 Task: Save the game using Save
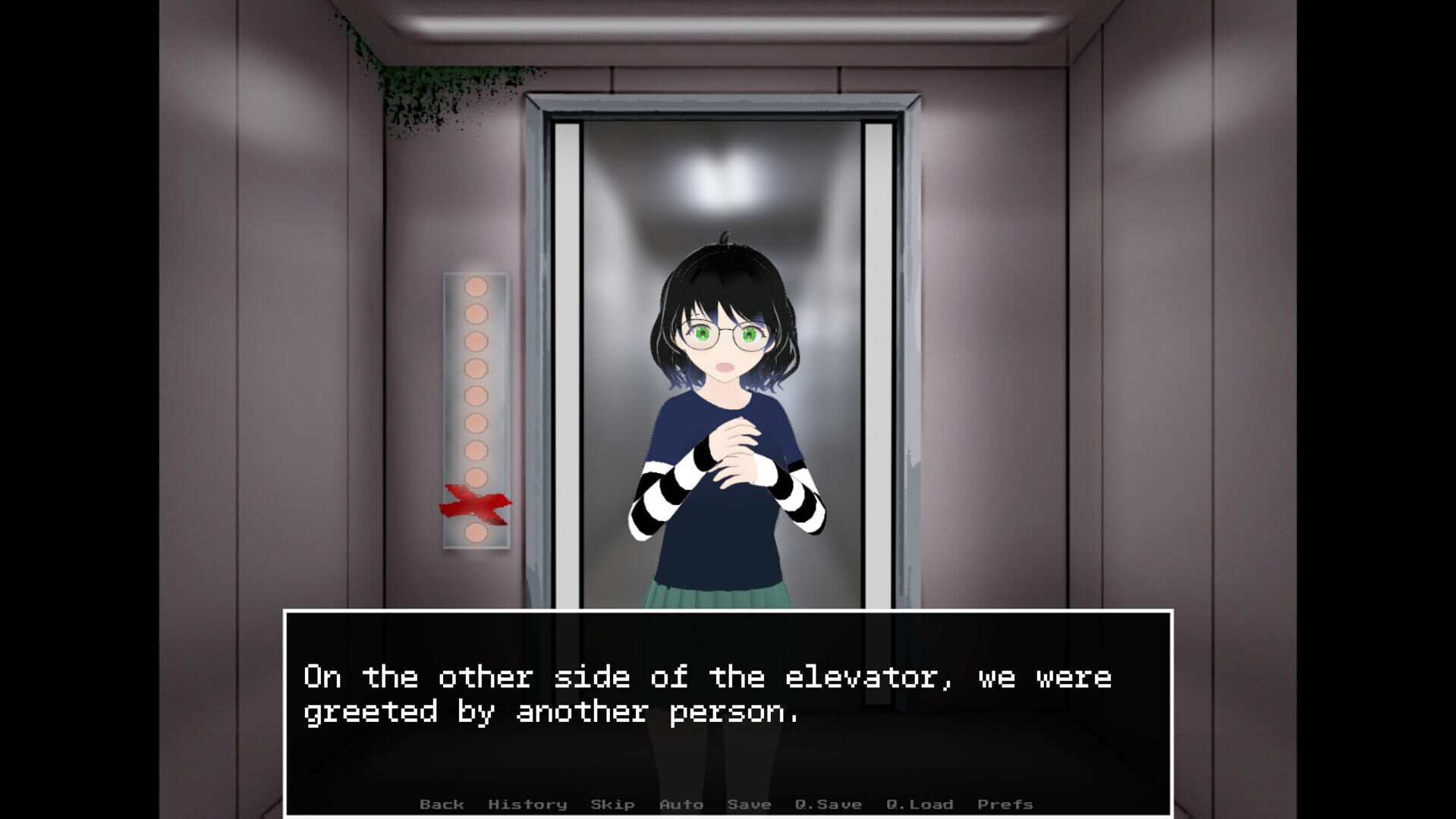pos(750,804)
